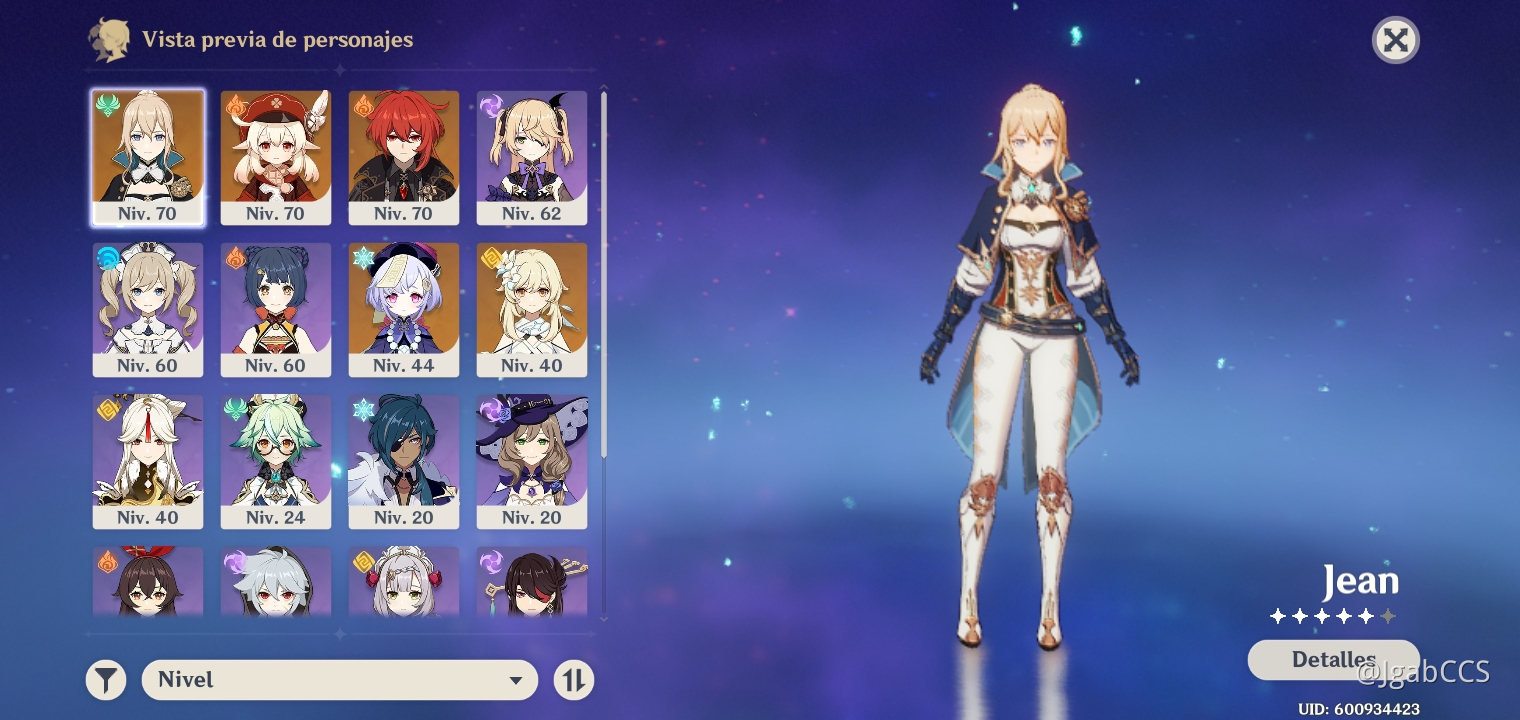Click the Vista previa de personajes header icon
Screen dimensions: 1520x720
coord(110,40)
